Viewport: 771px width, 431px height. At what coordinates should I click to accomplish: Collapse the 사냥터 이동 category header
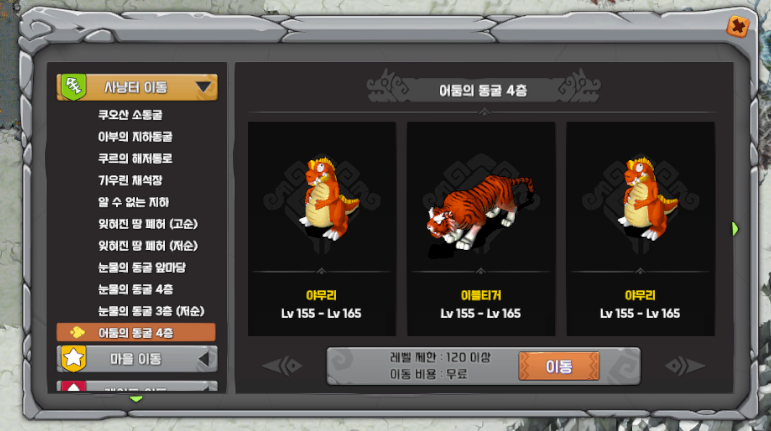point(137,87)
